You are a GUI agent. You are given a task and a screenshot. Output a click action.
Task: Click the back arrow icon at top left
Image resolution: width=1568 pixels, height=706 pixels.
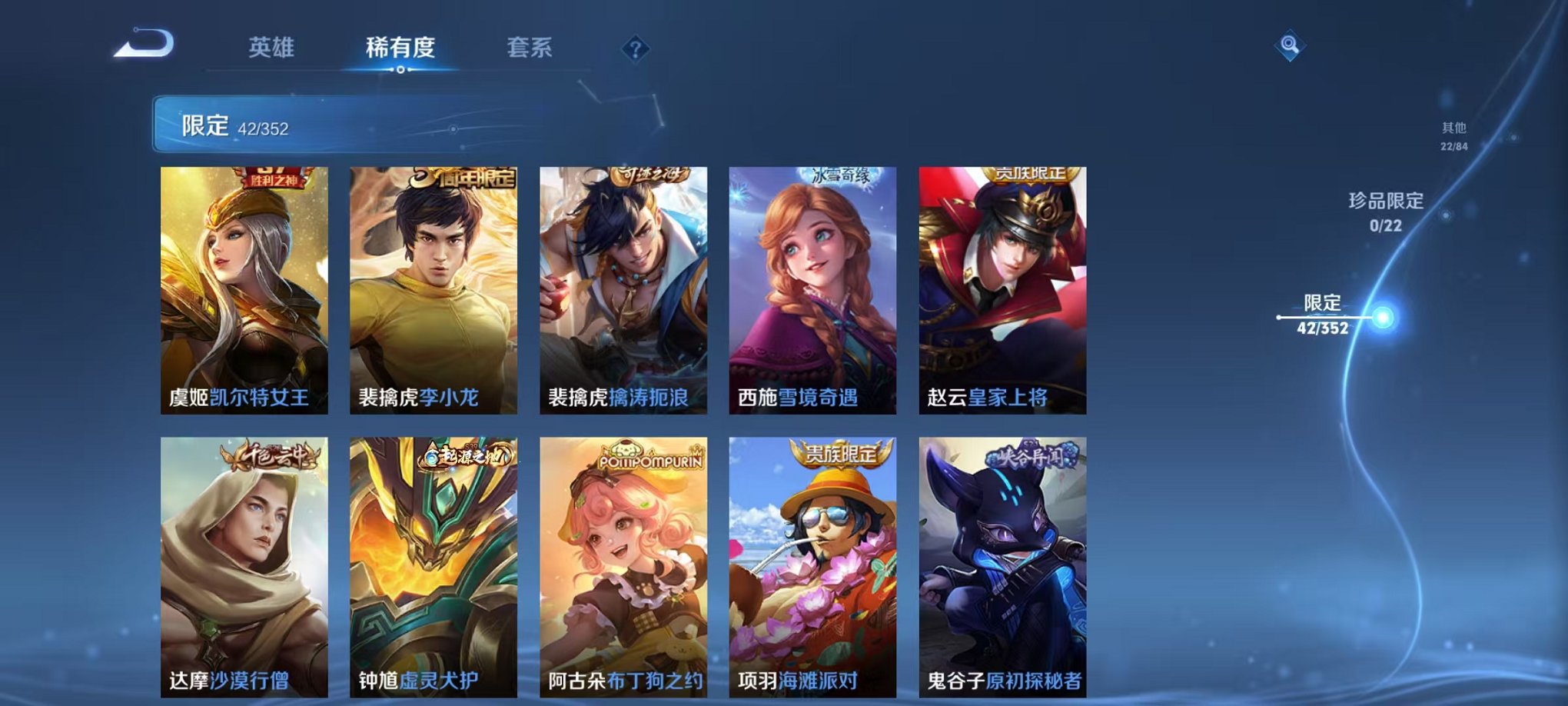pyautogui.click(x=142, y=46)
